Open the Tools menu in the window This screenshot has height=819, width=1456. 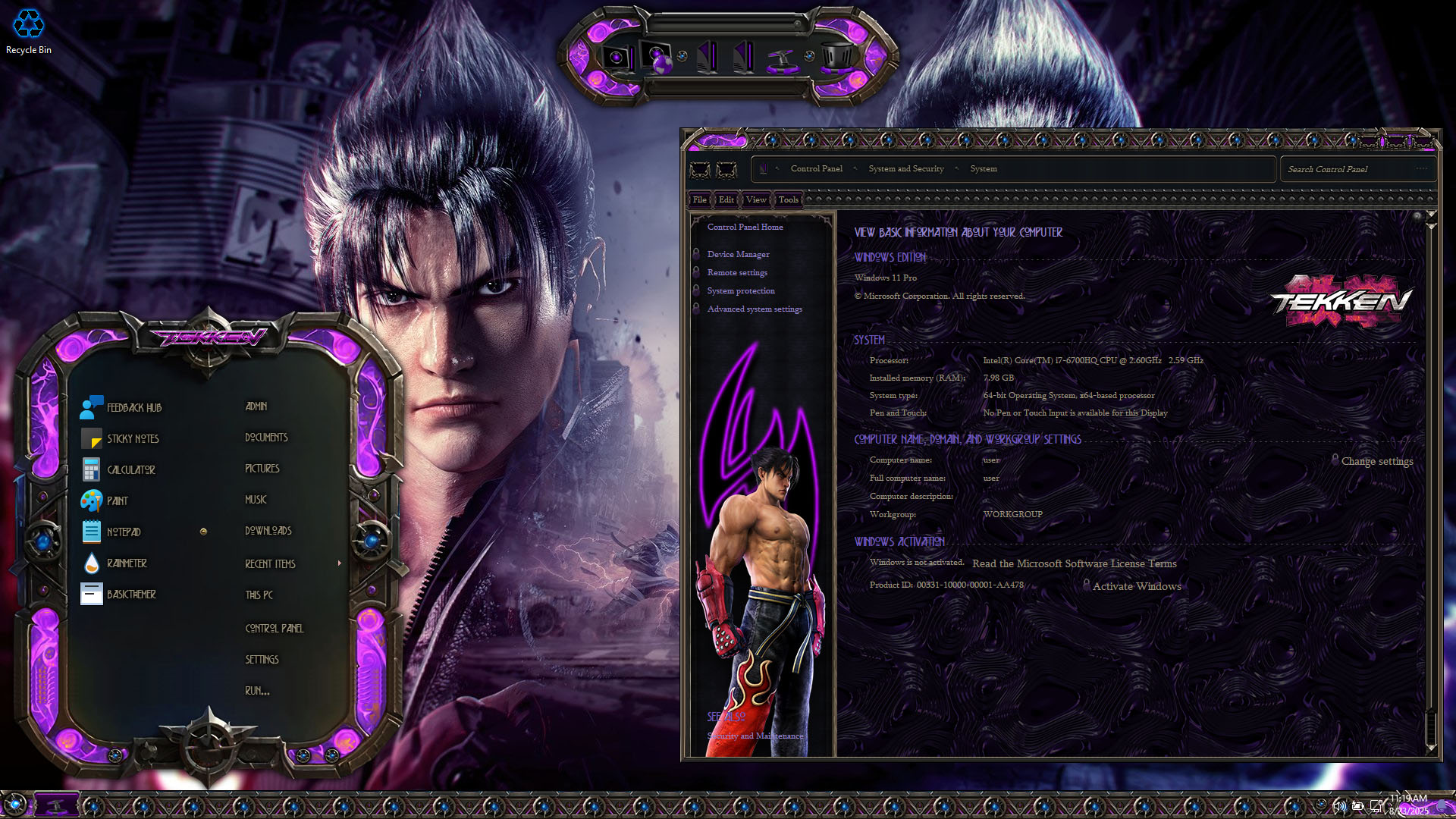point(788,200)
